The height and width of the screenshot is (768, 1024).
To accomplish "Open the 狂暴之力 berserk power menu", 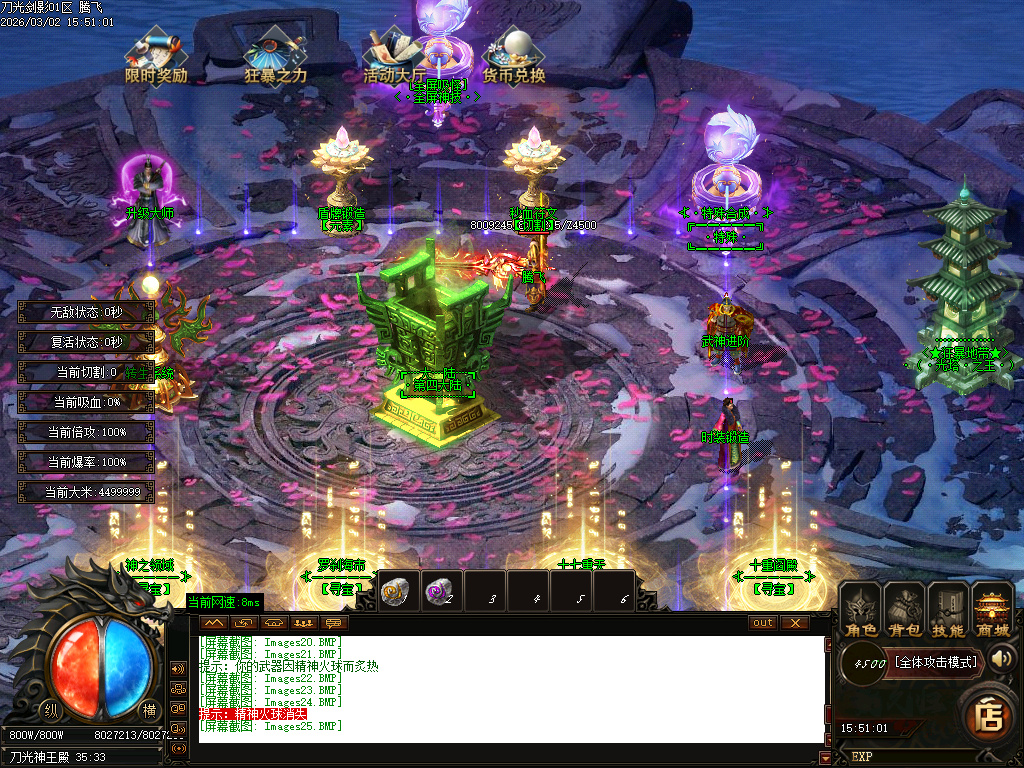I will point(275,55).
